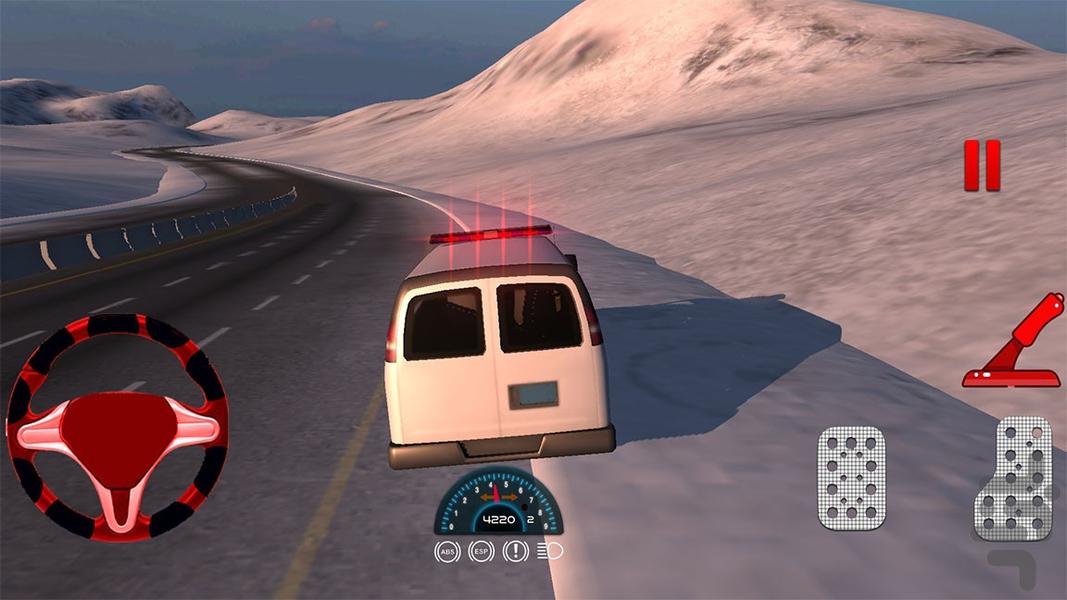Toggle the ESP indicator icon
The width and height of the screenshot is (1067, 600).
pyautogui.click(x=481, y=551)
